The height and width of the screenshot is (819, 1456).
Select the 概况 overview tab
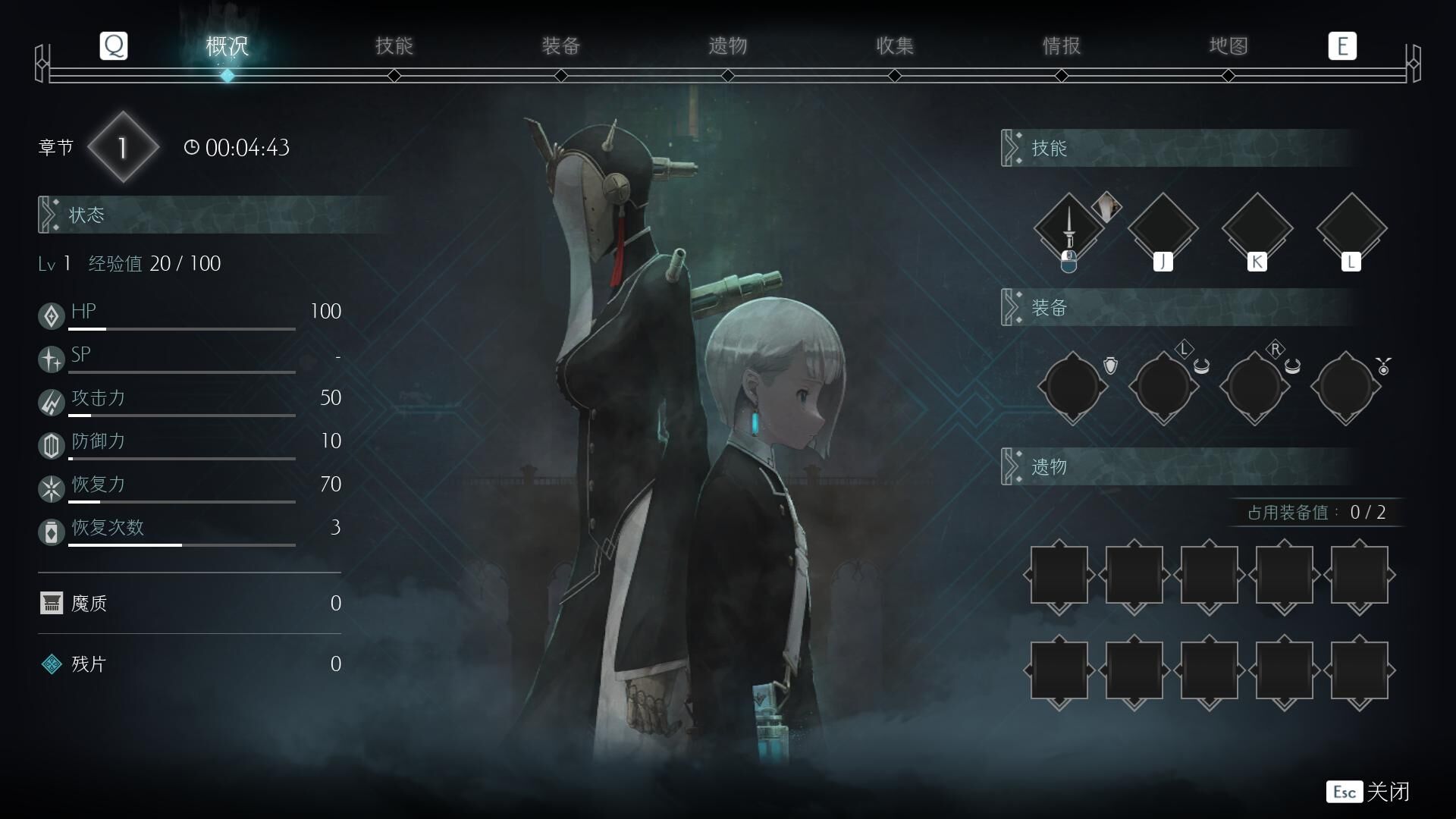coord(227,46)
